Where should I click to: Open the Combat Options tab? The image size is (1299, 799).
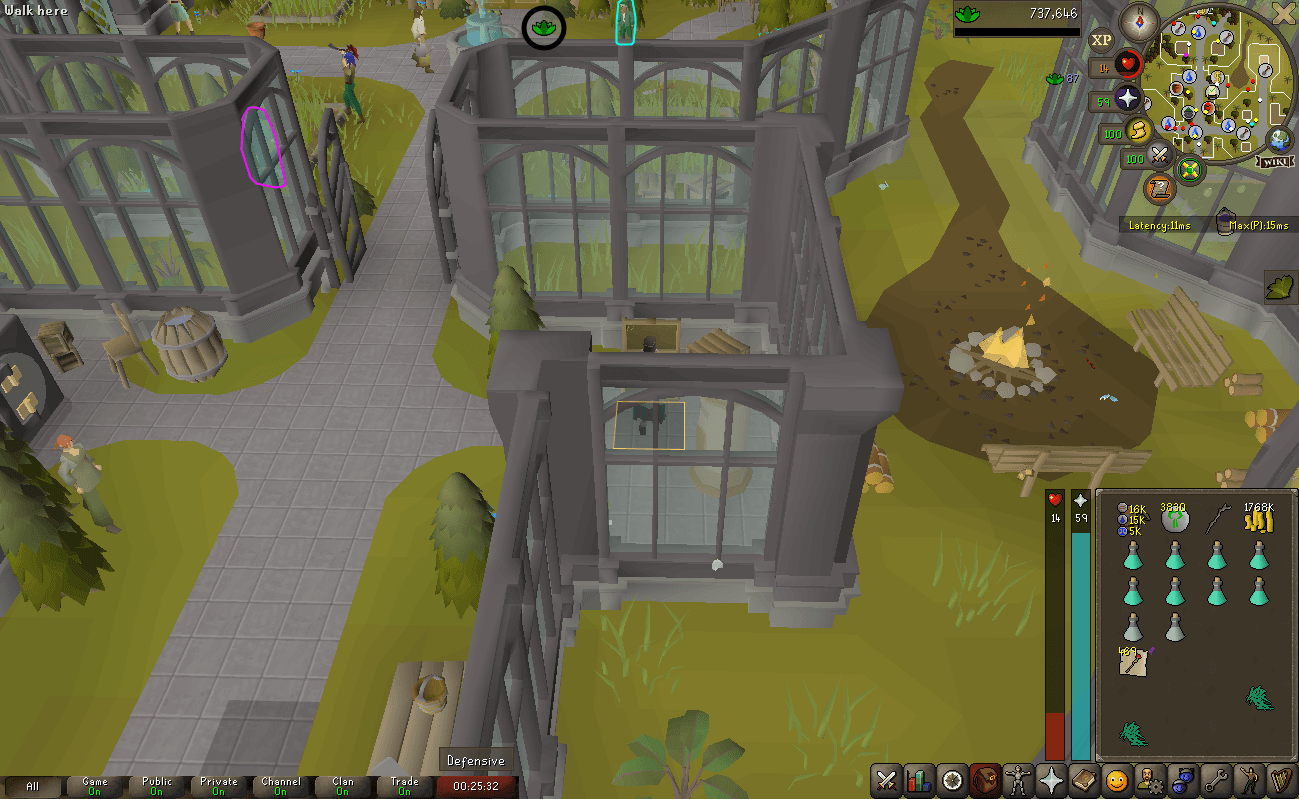coord(885,780)
